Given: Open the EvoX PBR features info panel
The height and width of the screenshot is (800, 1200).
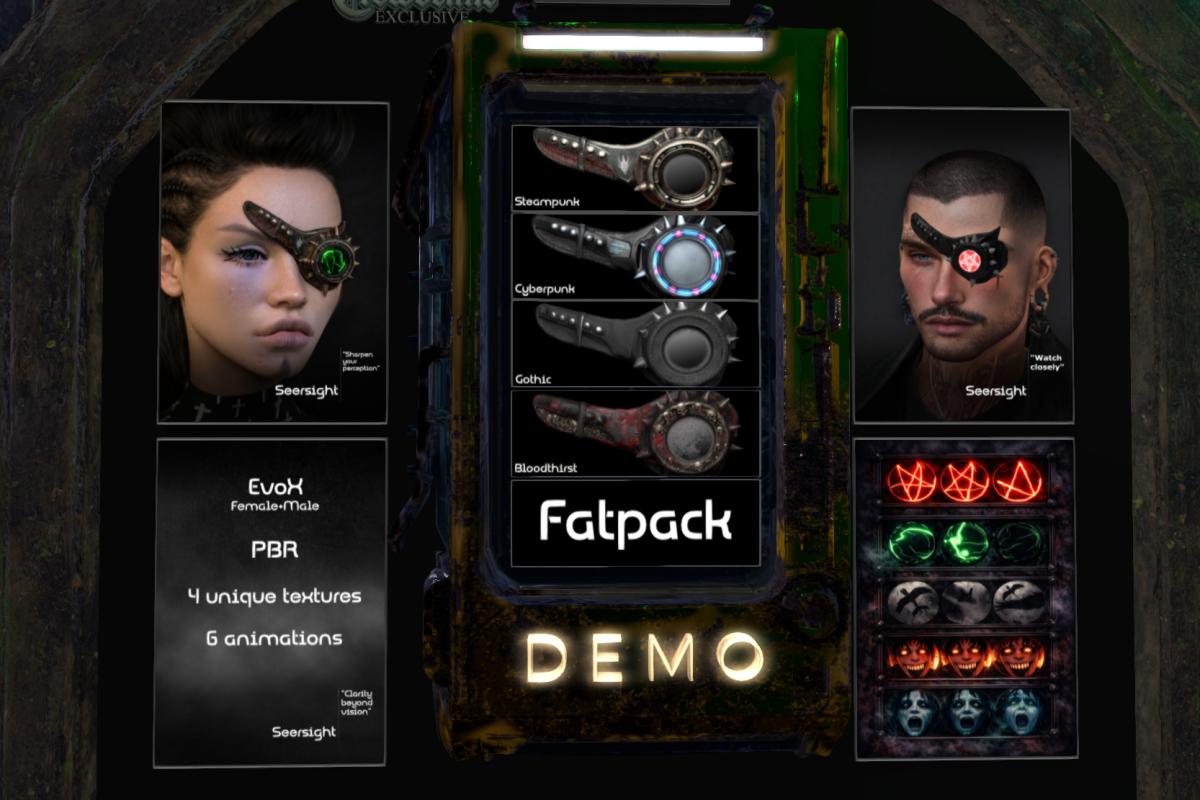Looking at the screenshot, I should (x=270, y=602).
